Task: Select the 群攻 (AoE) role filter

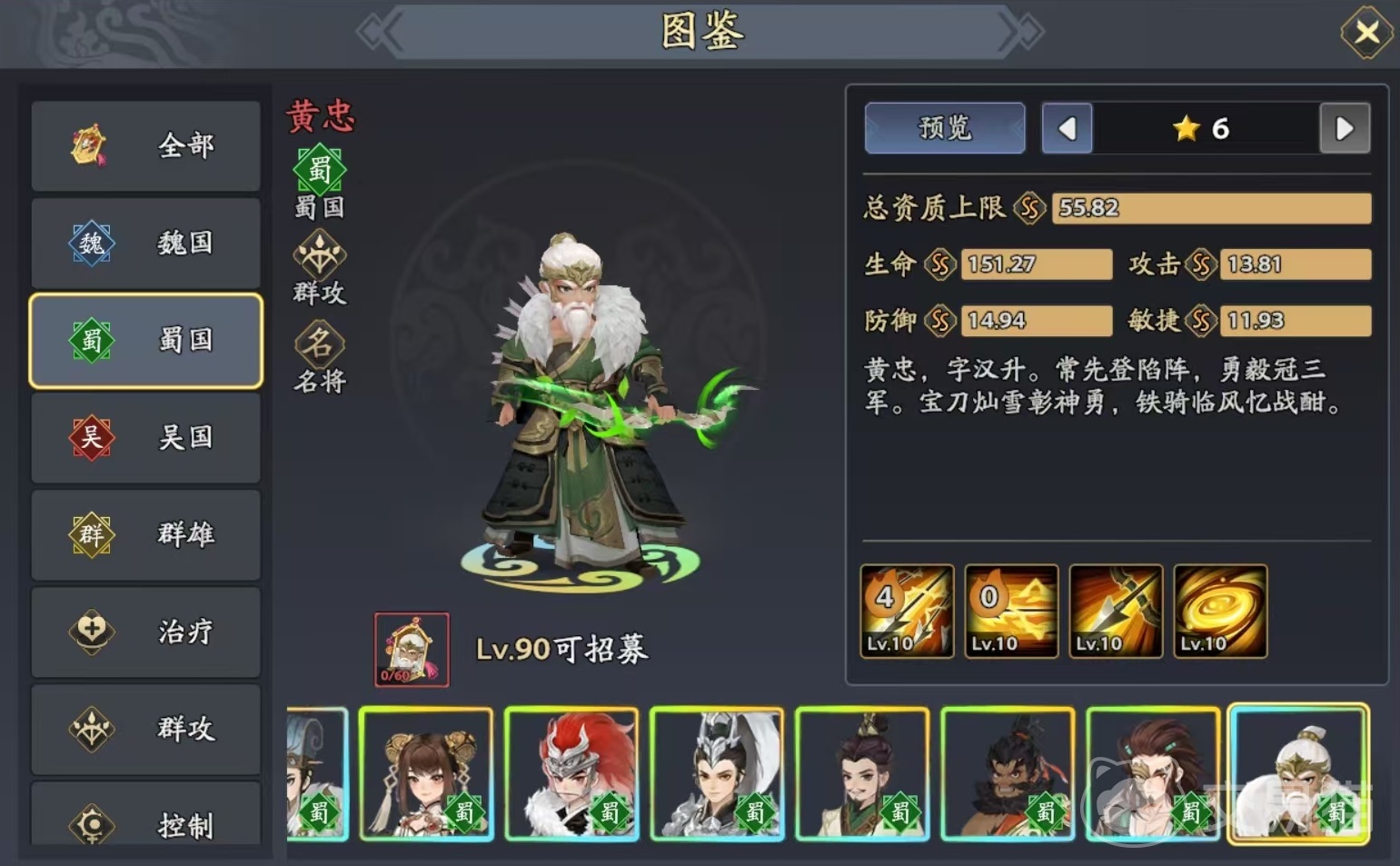Action: point(145,729)
